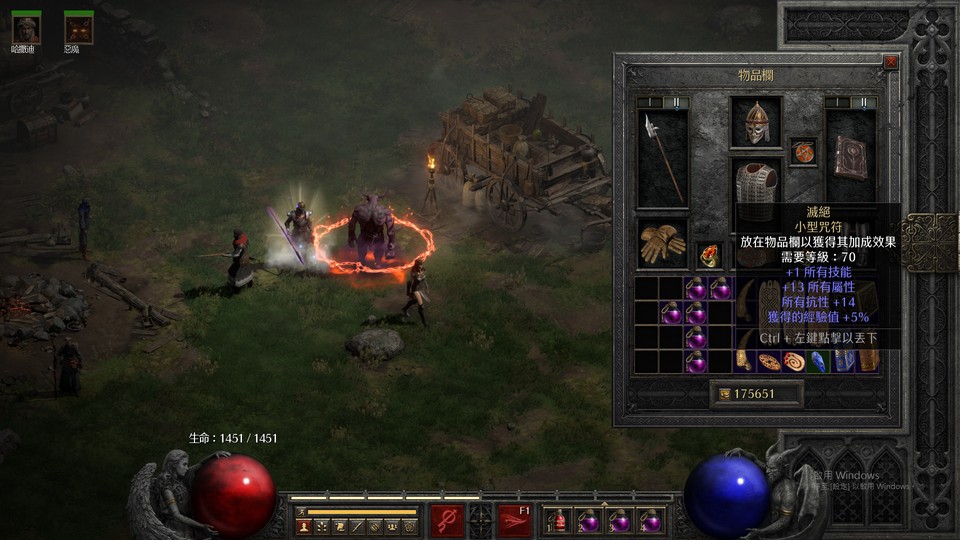Select the equipped spear weapon slot
This screenshot has width=960, height=540.
click(x=662, y=158)
